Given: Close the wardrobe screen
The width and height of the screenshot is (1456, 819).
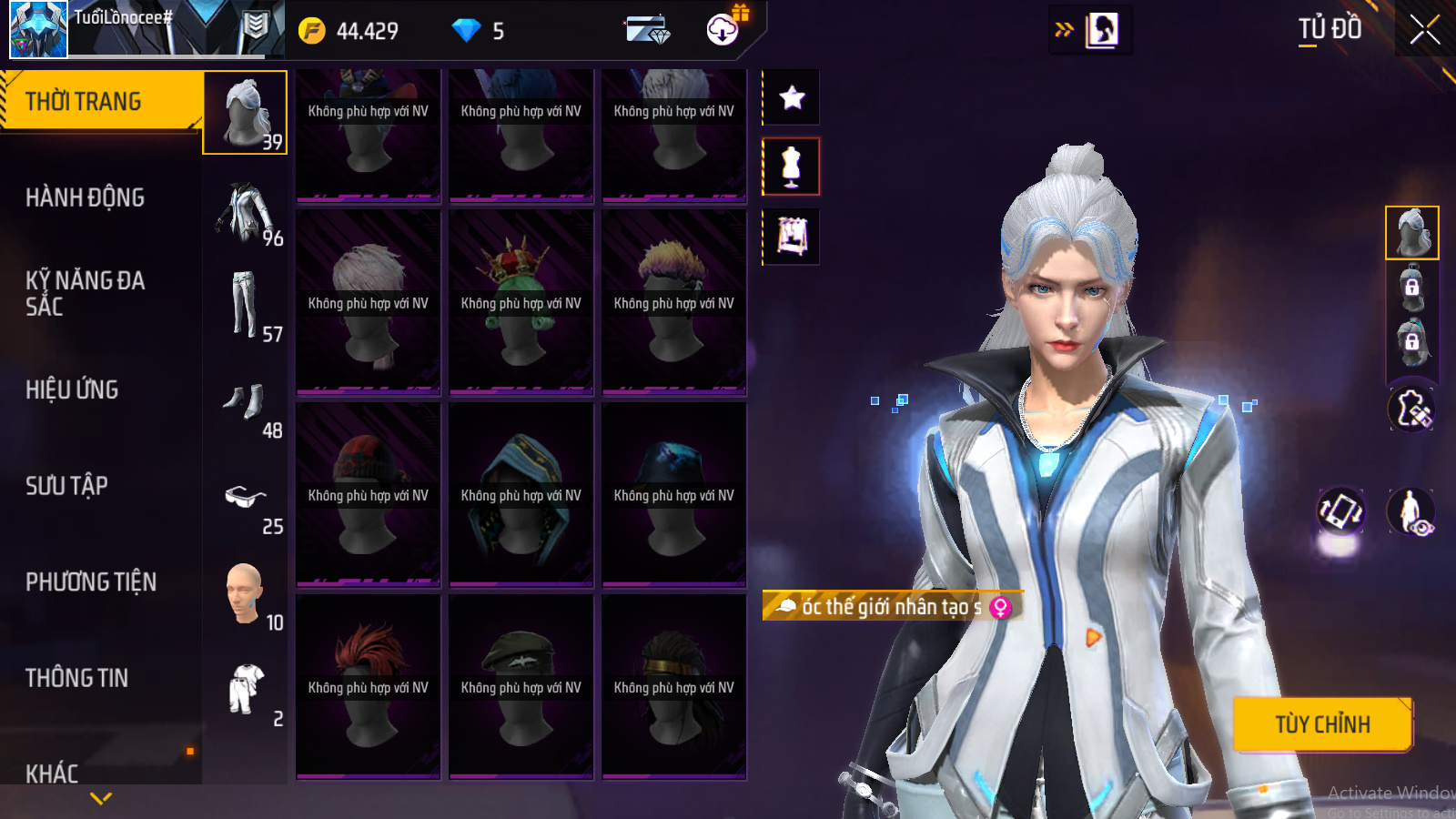Looking at the screenshot, I should pyautogui.click(x=1424, y=30).
